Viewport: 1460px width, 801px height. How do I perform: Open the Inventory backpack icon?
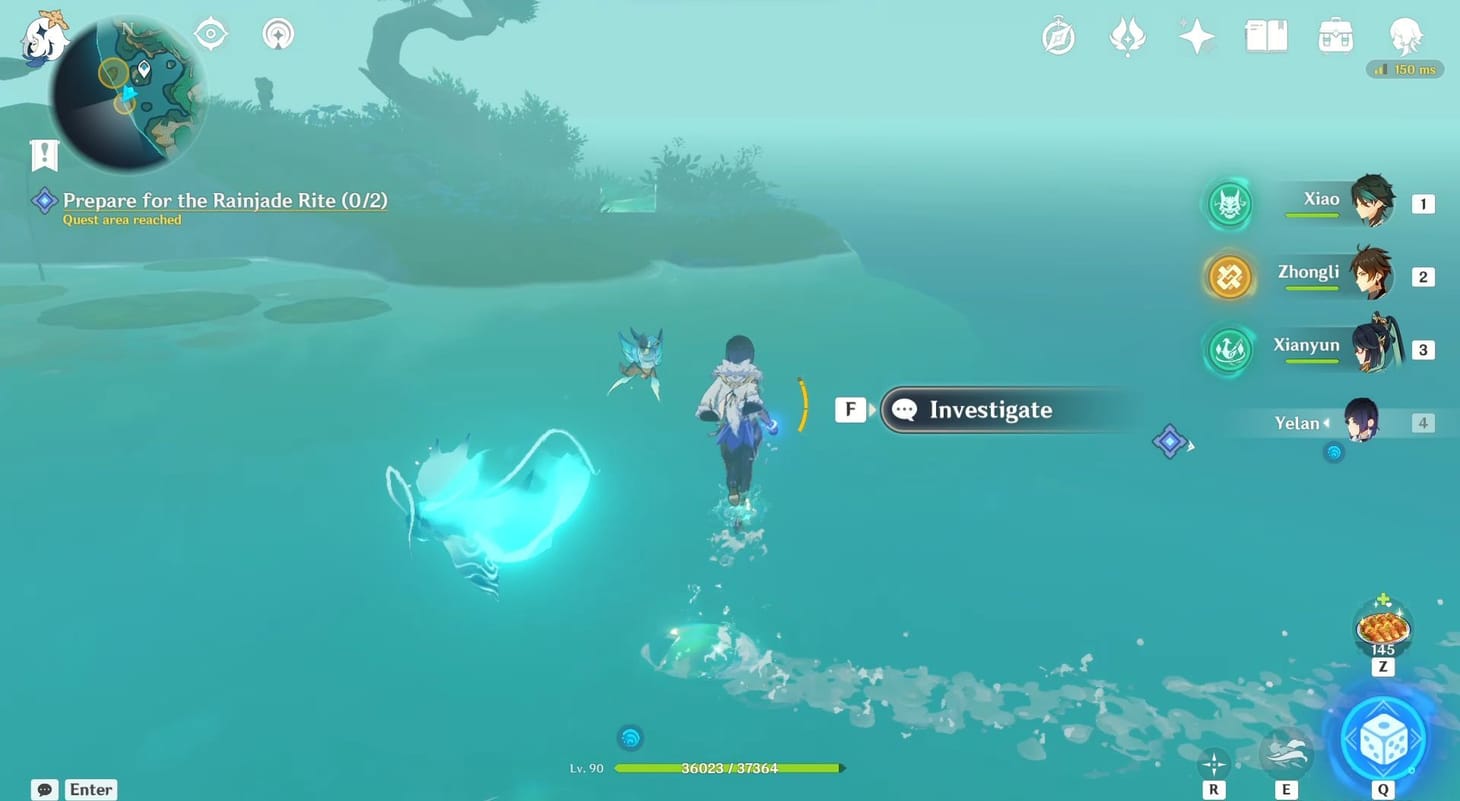tap(1334, 36)
